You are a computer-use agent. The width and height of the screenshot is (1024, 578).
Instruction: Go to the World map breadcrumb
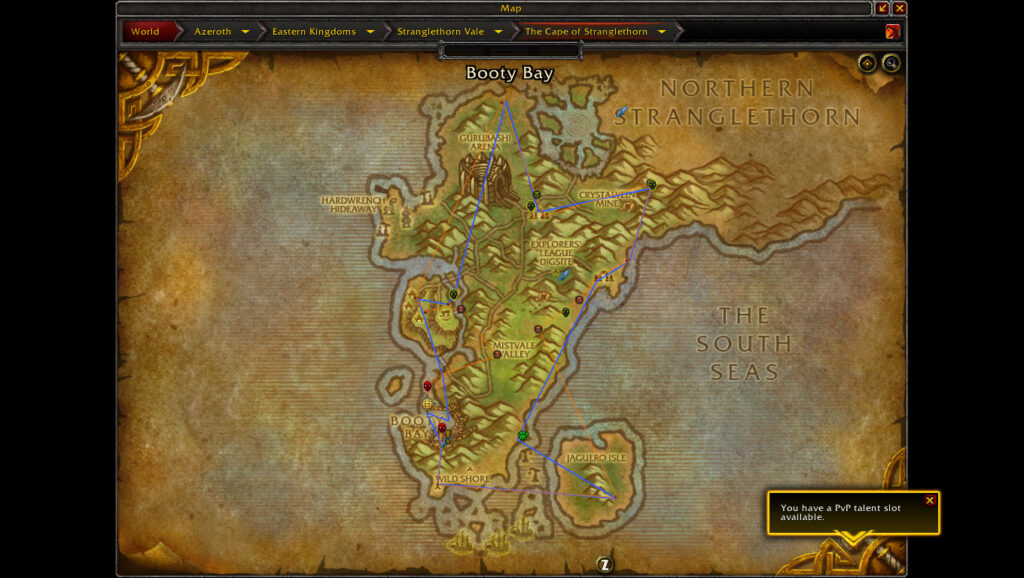tap(145, 31)
